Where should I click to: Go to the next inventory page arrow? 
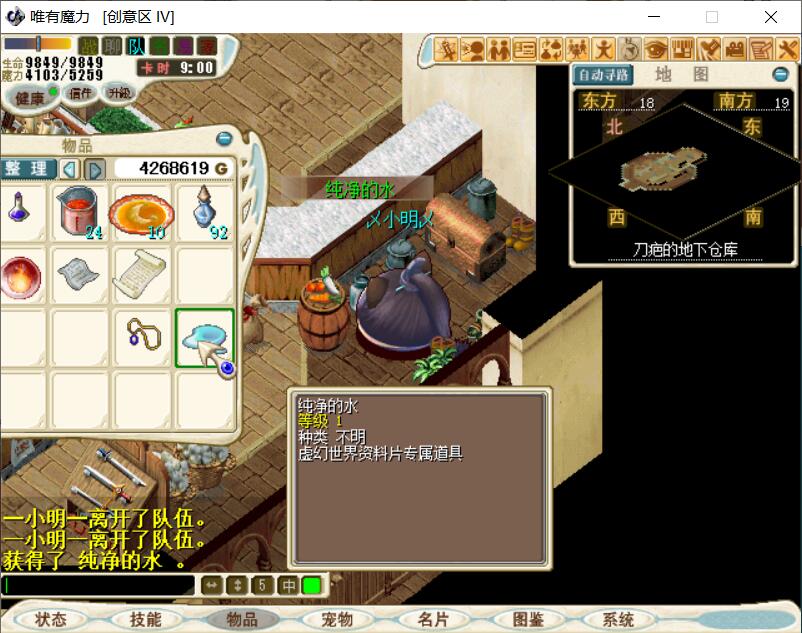tap(95, 169)
